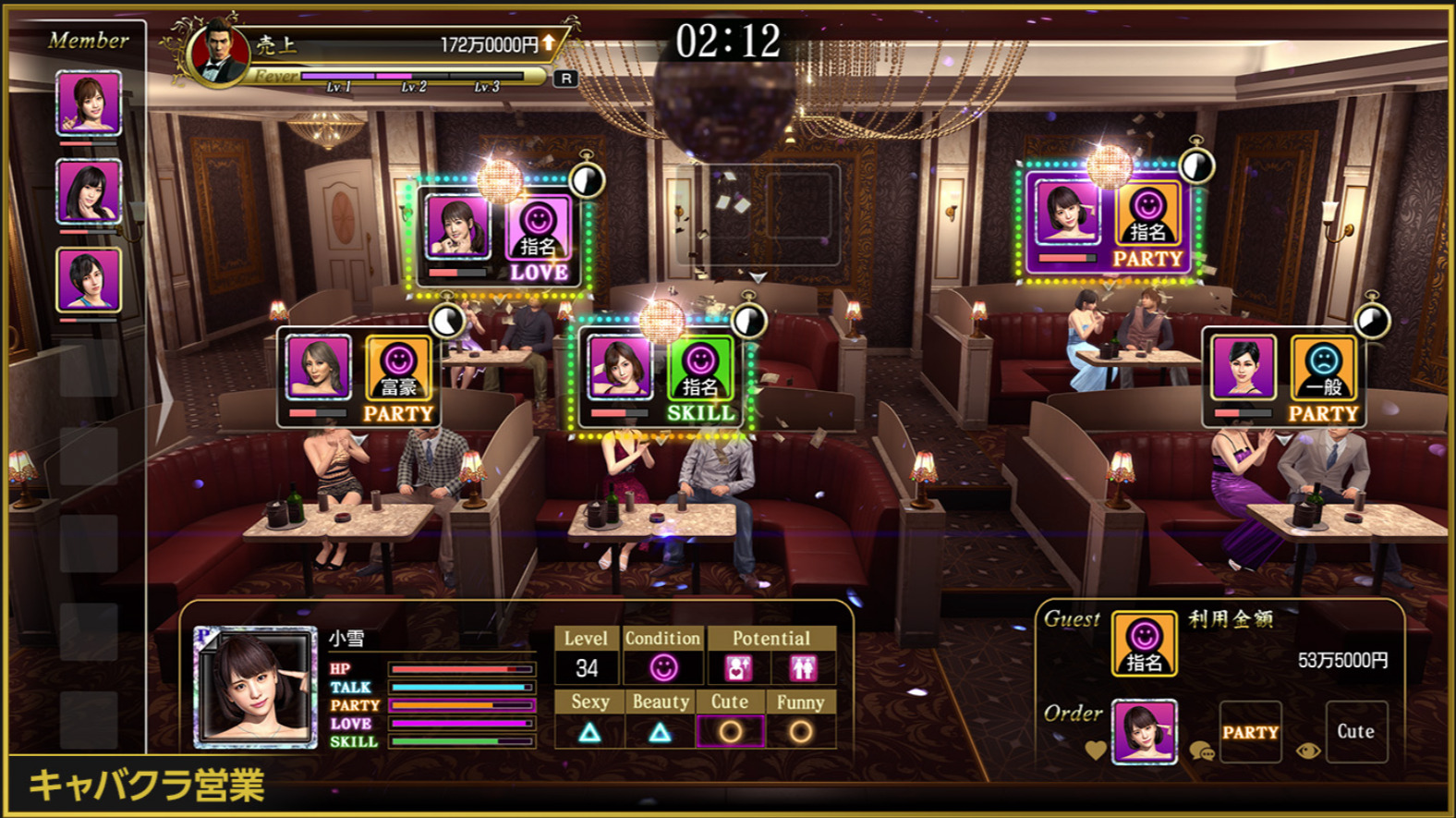Image resolution: width=1456 pixels, height=818 pixels.
Task: Select the Beauty rating triangle
Action: click(x=660, y=733)
